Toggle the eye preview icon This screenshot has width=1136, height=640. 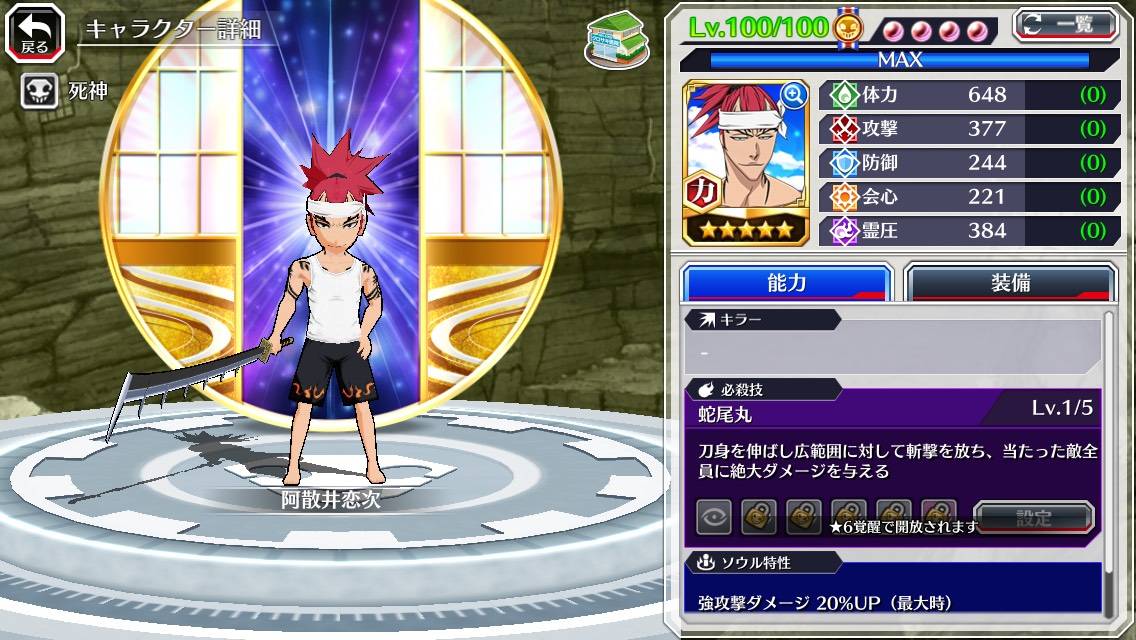click(x=714, y=517)
